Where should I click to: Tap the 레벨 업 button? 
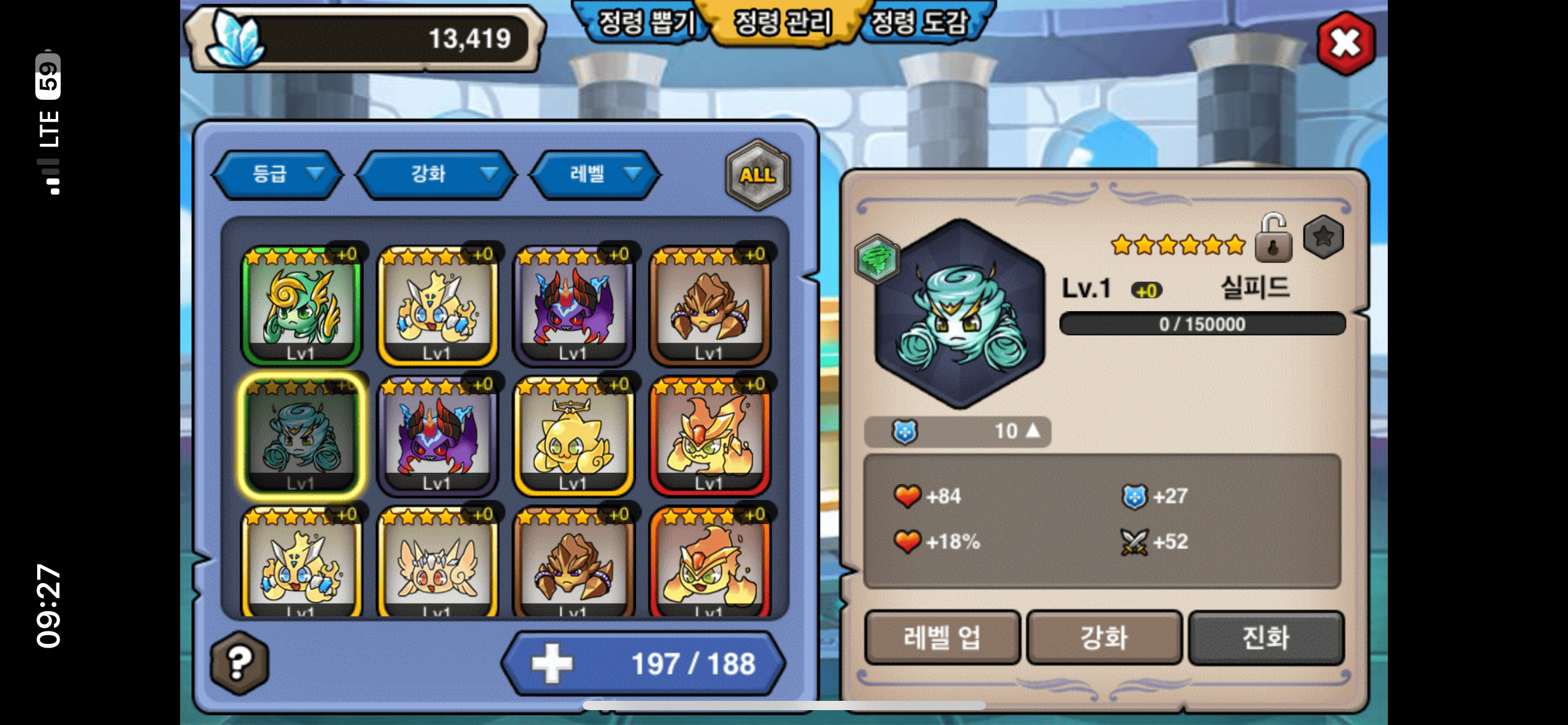coord(942,638)
